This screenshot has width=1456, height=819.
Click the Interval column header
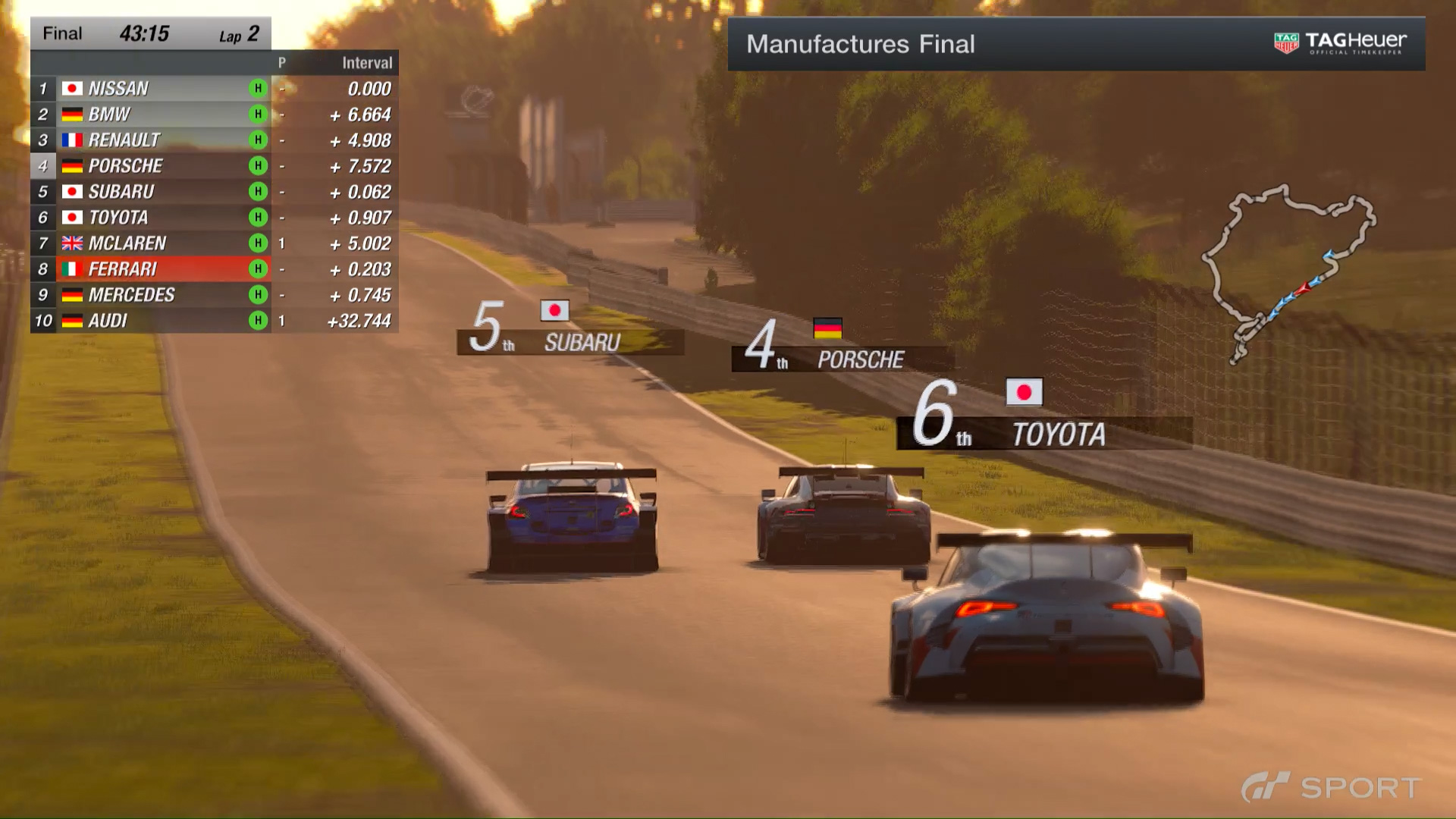click(367, 63)
